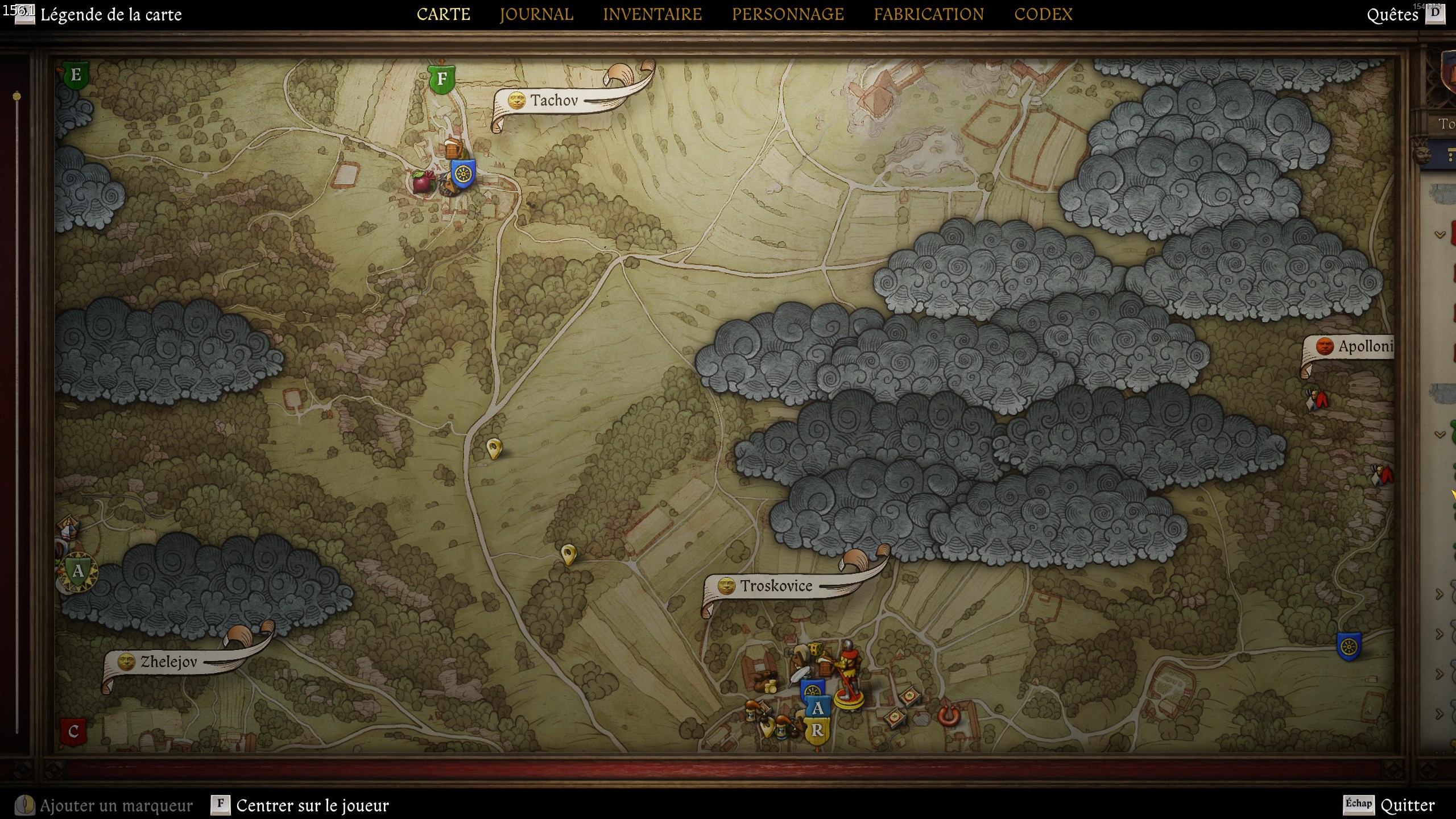Image resolution: width=1456 pixels, height=819 pixels.
Task: Open the Inventaire tab
Action: (652, 14)
